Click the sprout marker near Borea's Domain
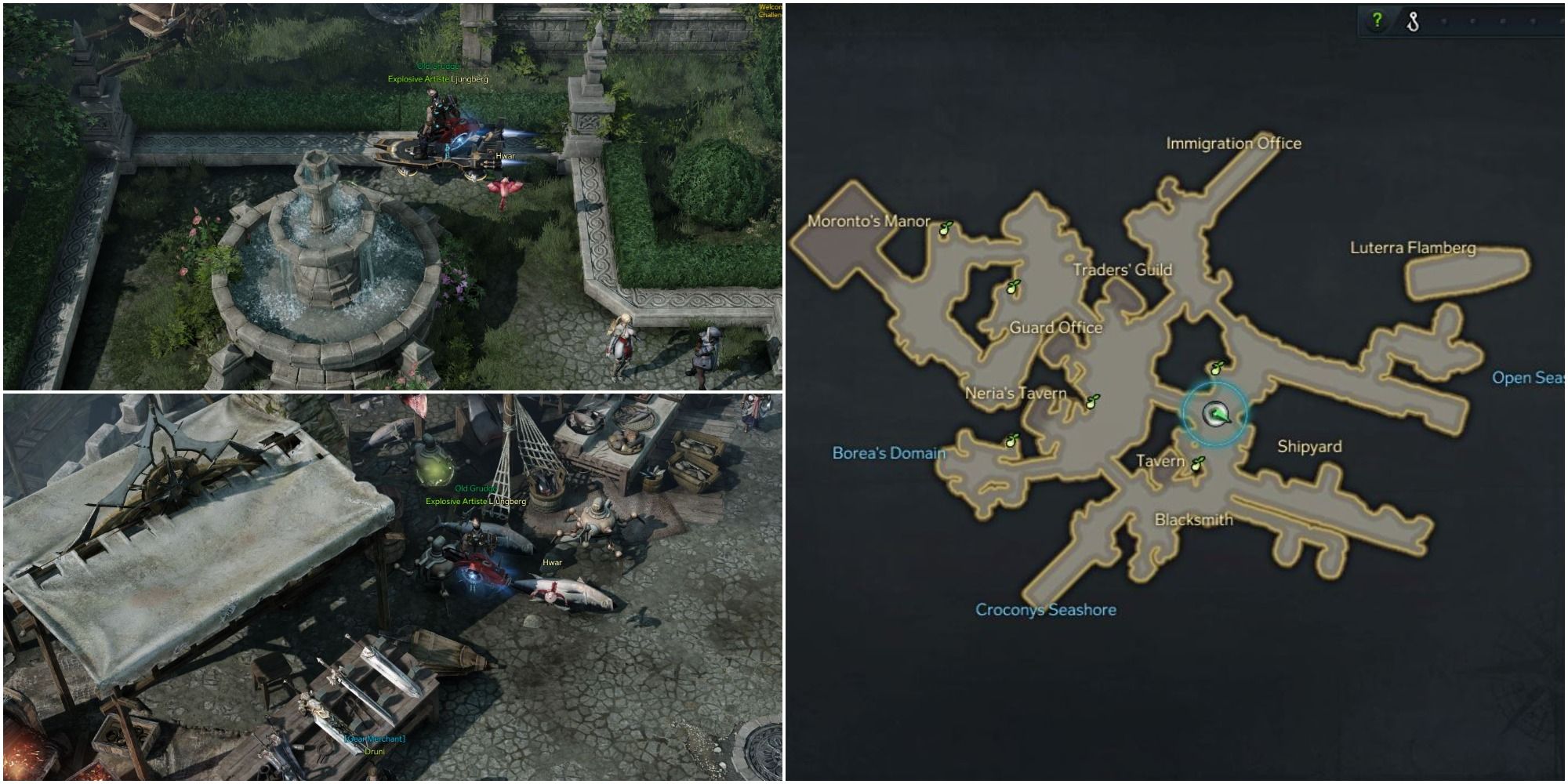The image size is (1568, 784). click(1012, 441)
